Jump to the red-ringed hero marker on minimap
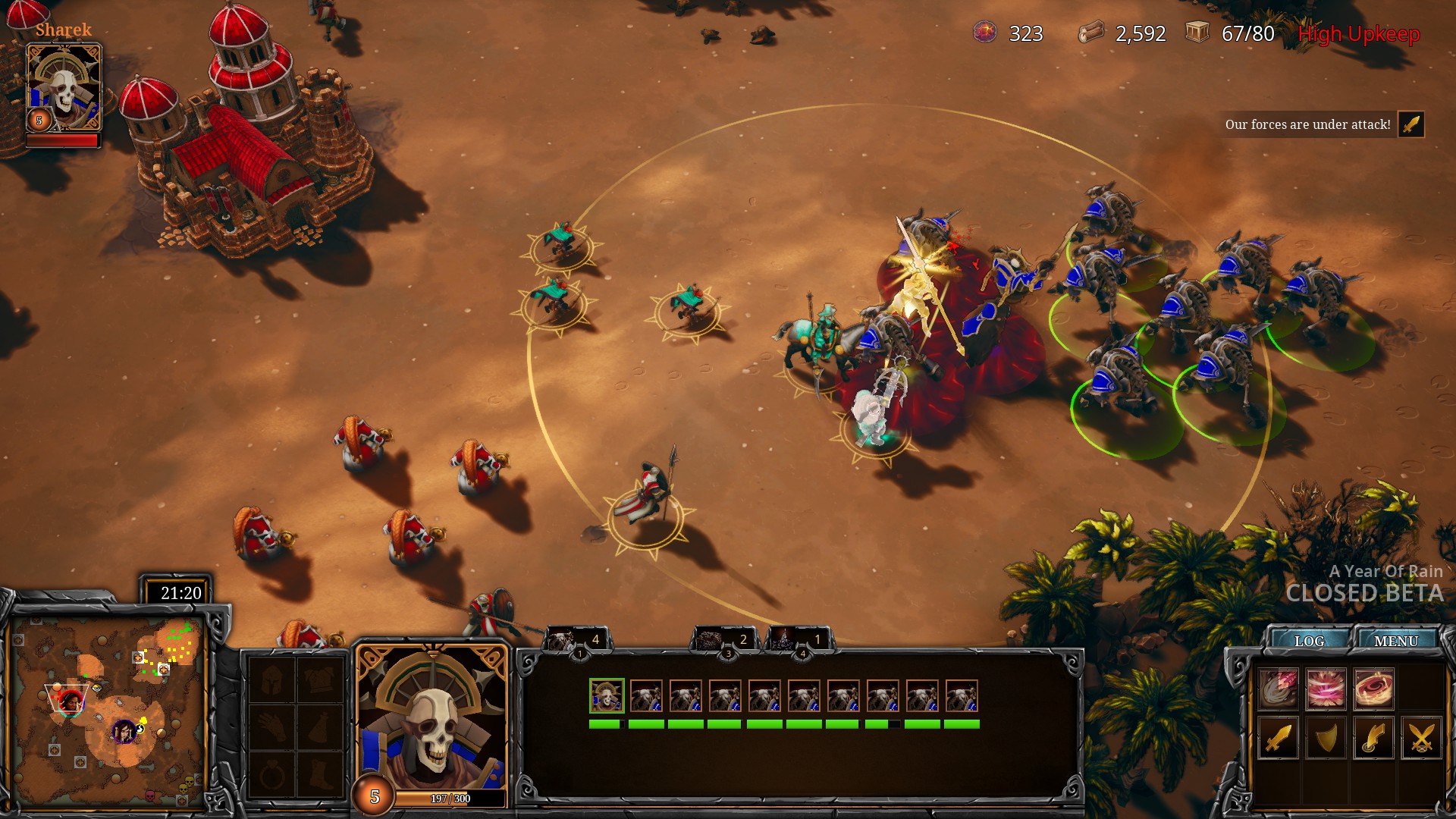Viewport: 1456px width, 819px height. click(x=71, y=701)
